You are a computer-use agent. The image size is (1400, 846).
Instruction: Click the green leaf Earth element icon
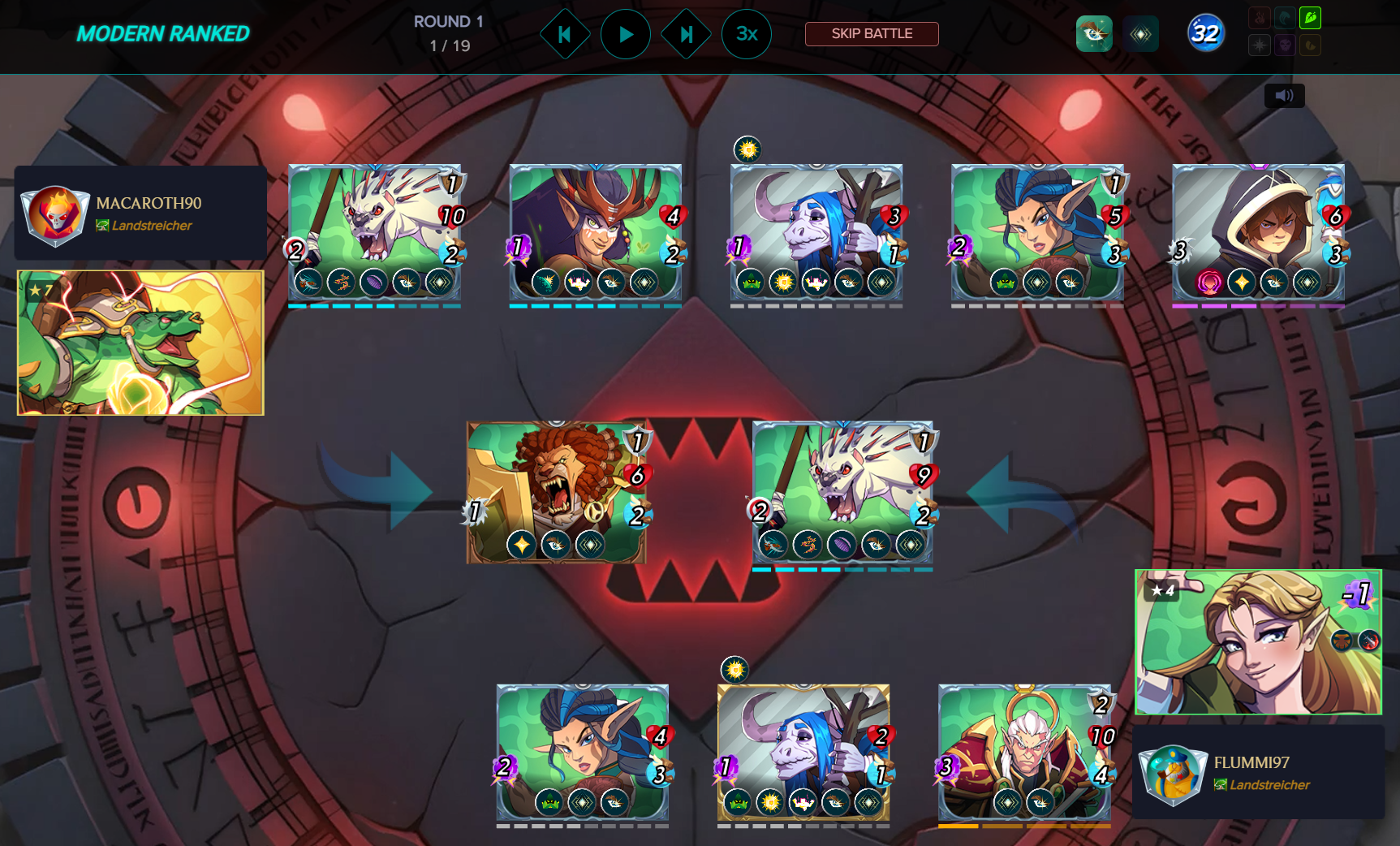click(x=1310, y=18)
